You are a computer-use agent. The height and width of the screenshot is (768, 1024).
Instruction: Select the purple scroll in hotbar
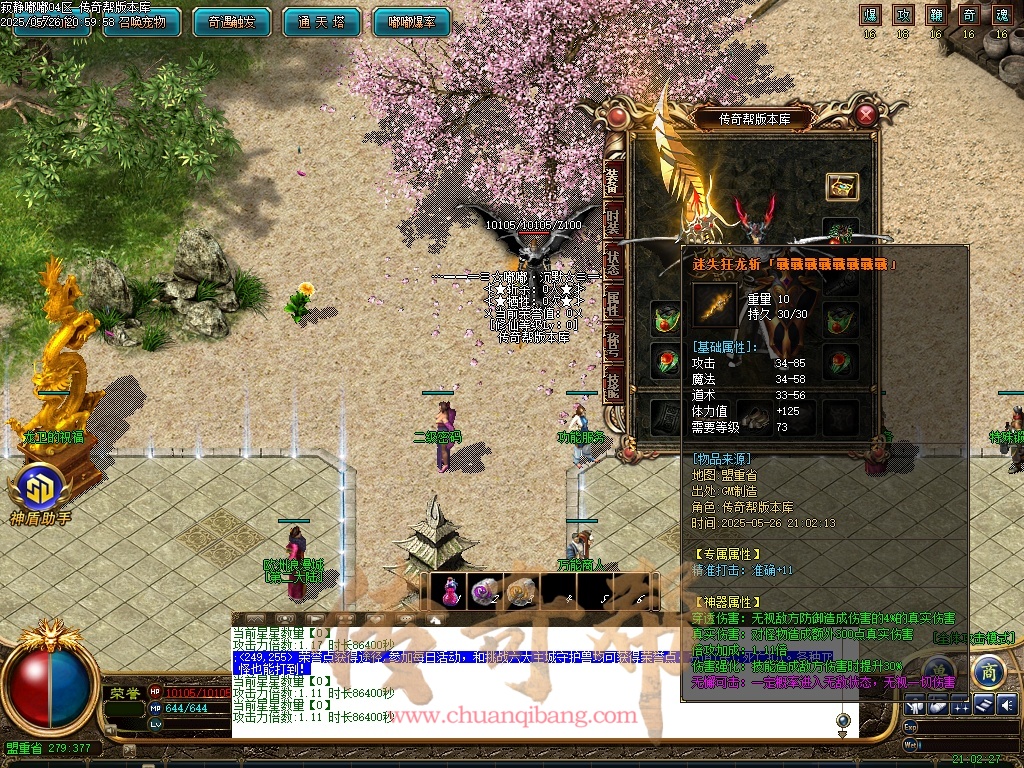(x=484, y=592)
